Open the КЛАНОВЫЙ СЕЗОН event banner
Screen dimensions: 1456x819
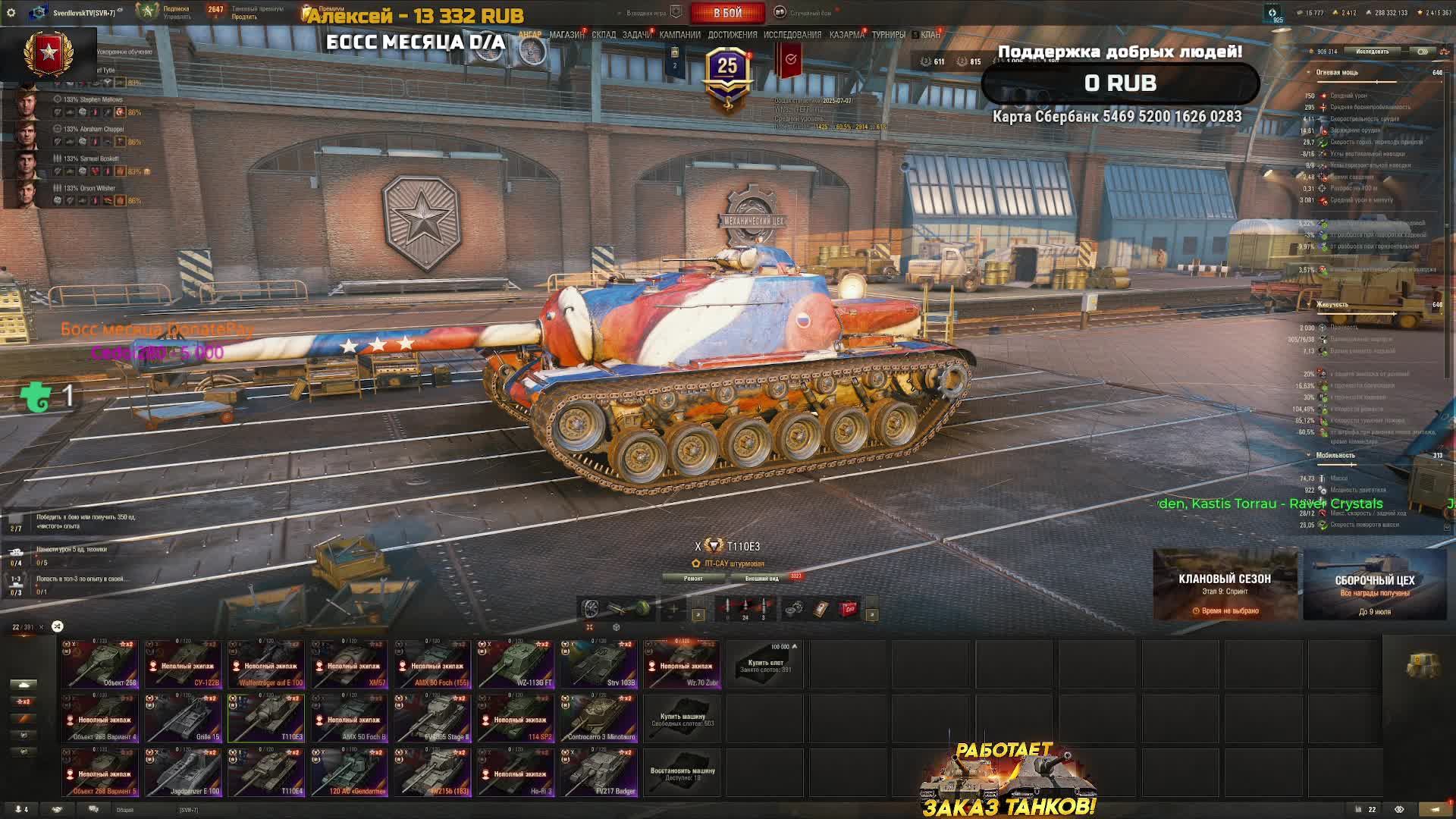[x=1225, y=585]
